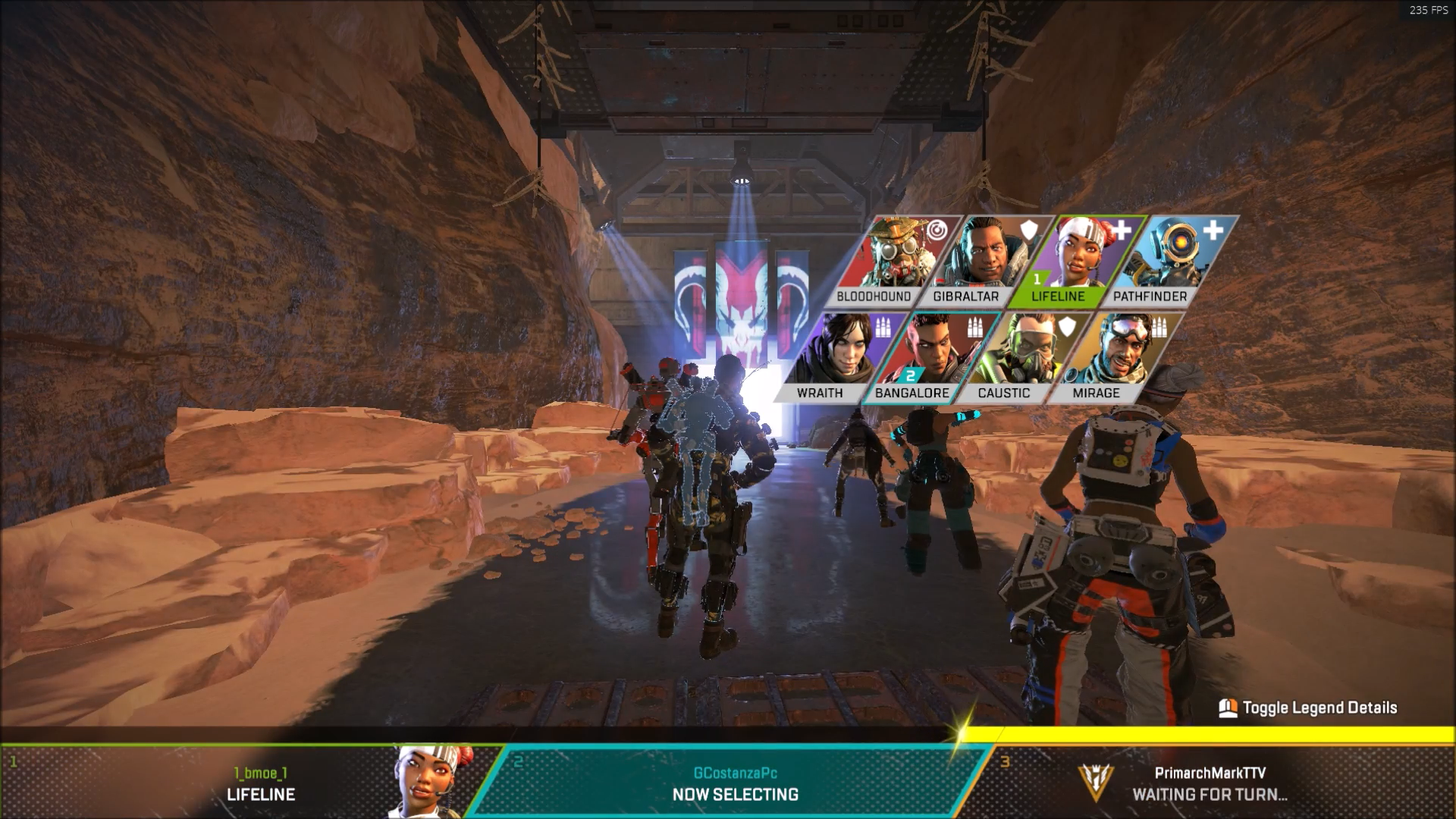The height and width of the screenshot is (819, 1456).
Task: Expand the ammo icon on Wraith's tile
Action: pyautogui.click(x=884, y=326)
